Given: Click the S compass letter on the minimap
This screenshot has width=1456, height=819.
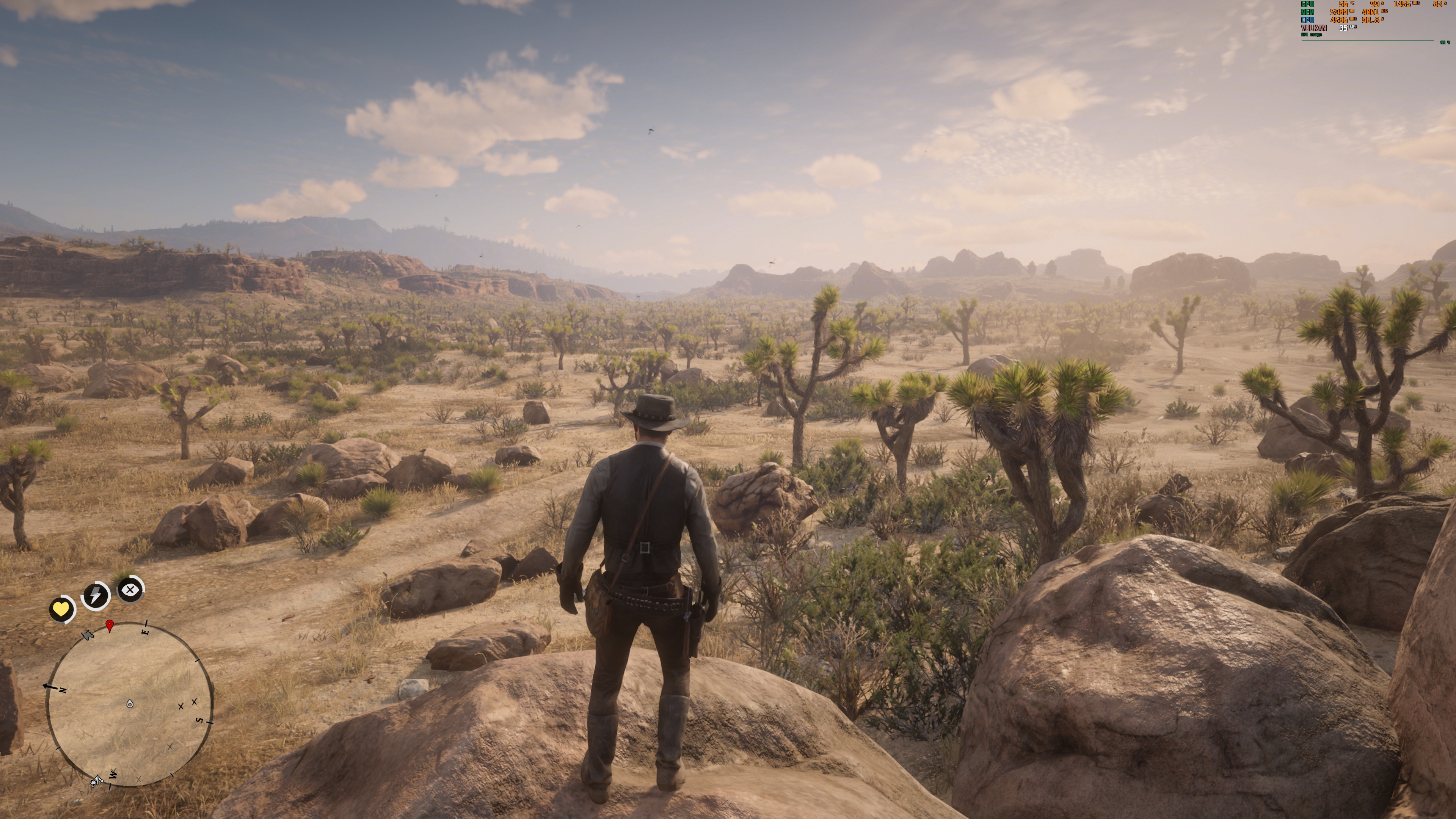Looking at the screenshot, I should tap(199, 721).
